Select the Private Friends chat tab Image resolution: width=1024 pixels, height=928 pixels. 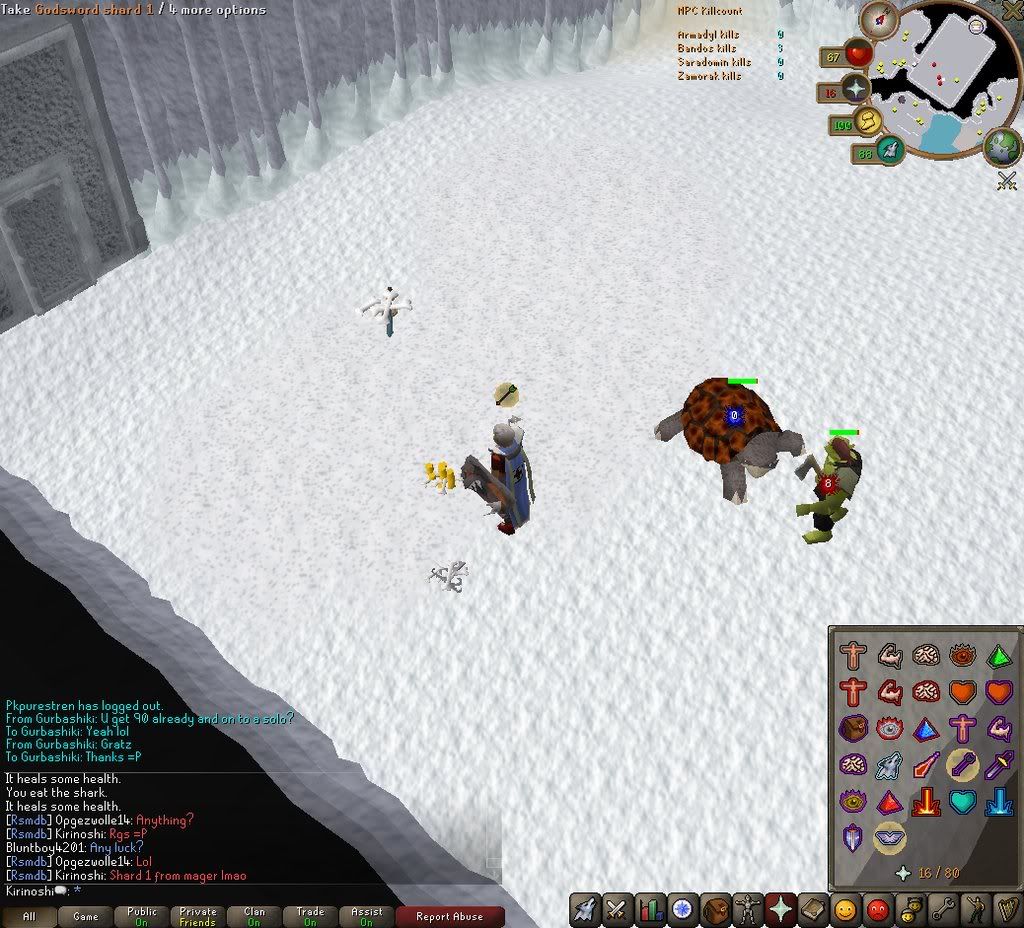[x=198, y=916]
